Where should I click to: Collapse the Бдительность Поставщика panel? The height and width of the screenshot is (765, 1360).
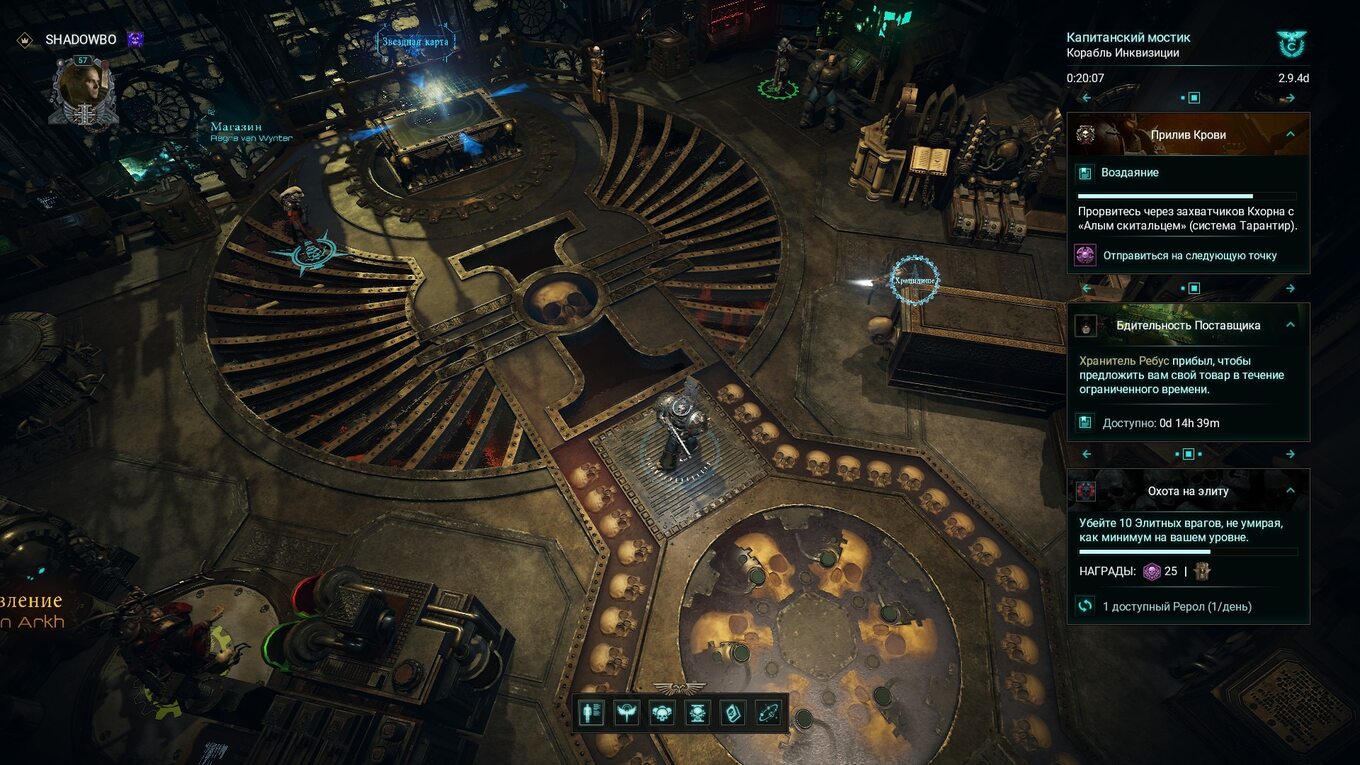pos(1290,325)
